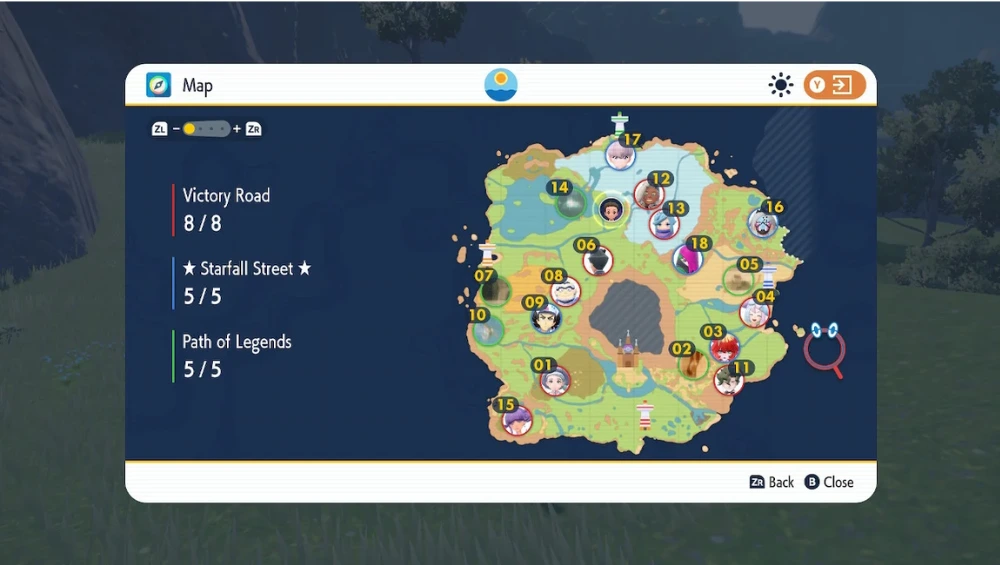The width and height of the screenshot is (1000, 565).
Task: Select map marker number 04
Action: click(755, 312)
